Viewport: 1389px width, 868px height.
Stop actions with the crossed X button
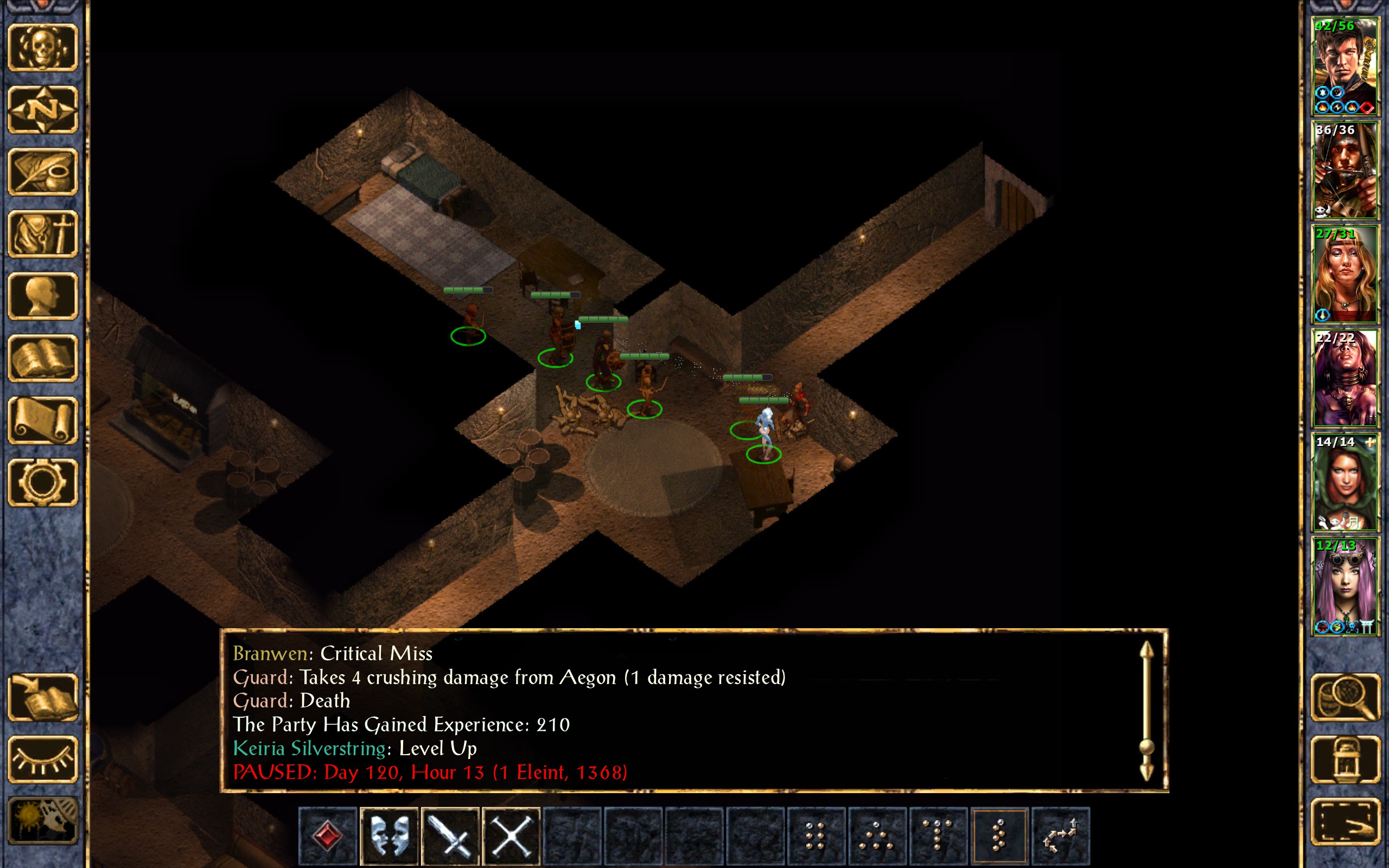(x=512, y=837)
